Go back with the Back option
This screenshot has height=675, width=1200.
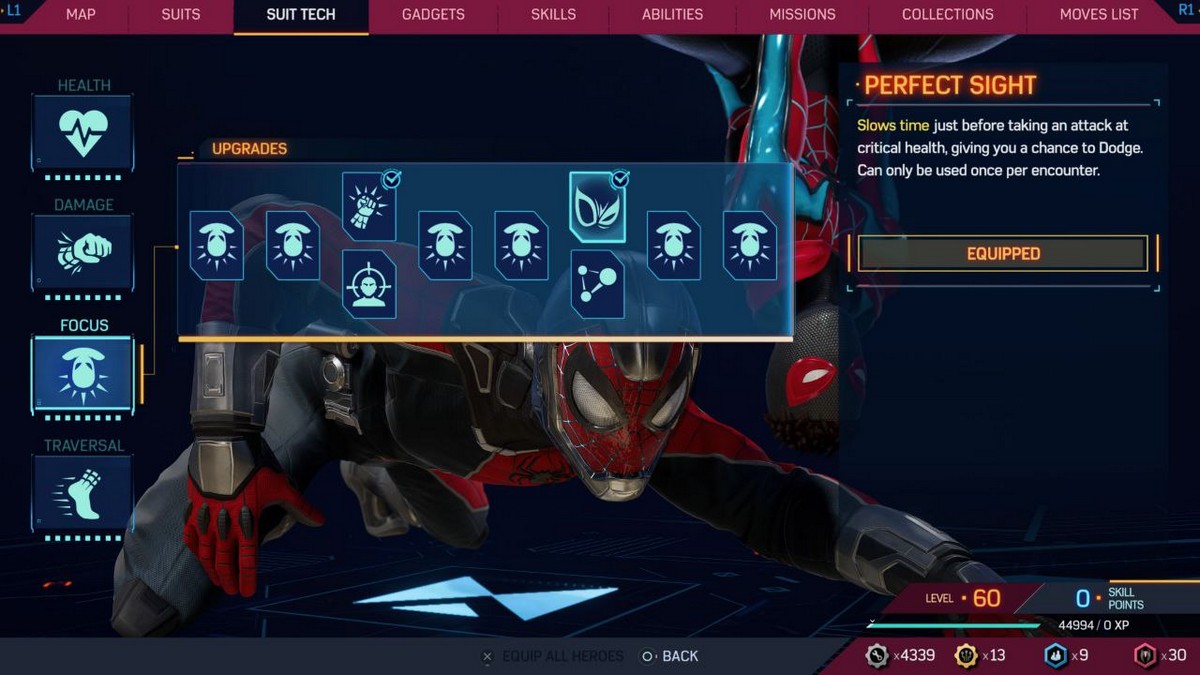point(670,656)
